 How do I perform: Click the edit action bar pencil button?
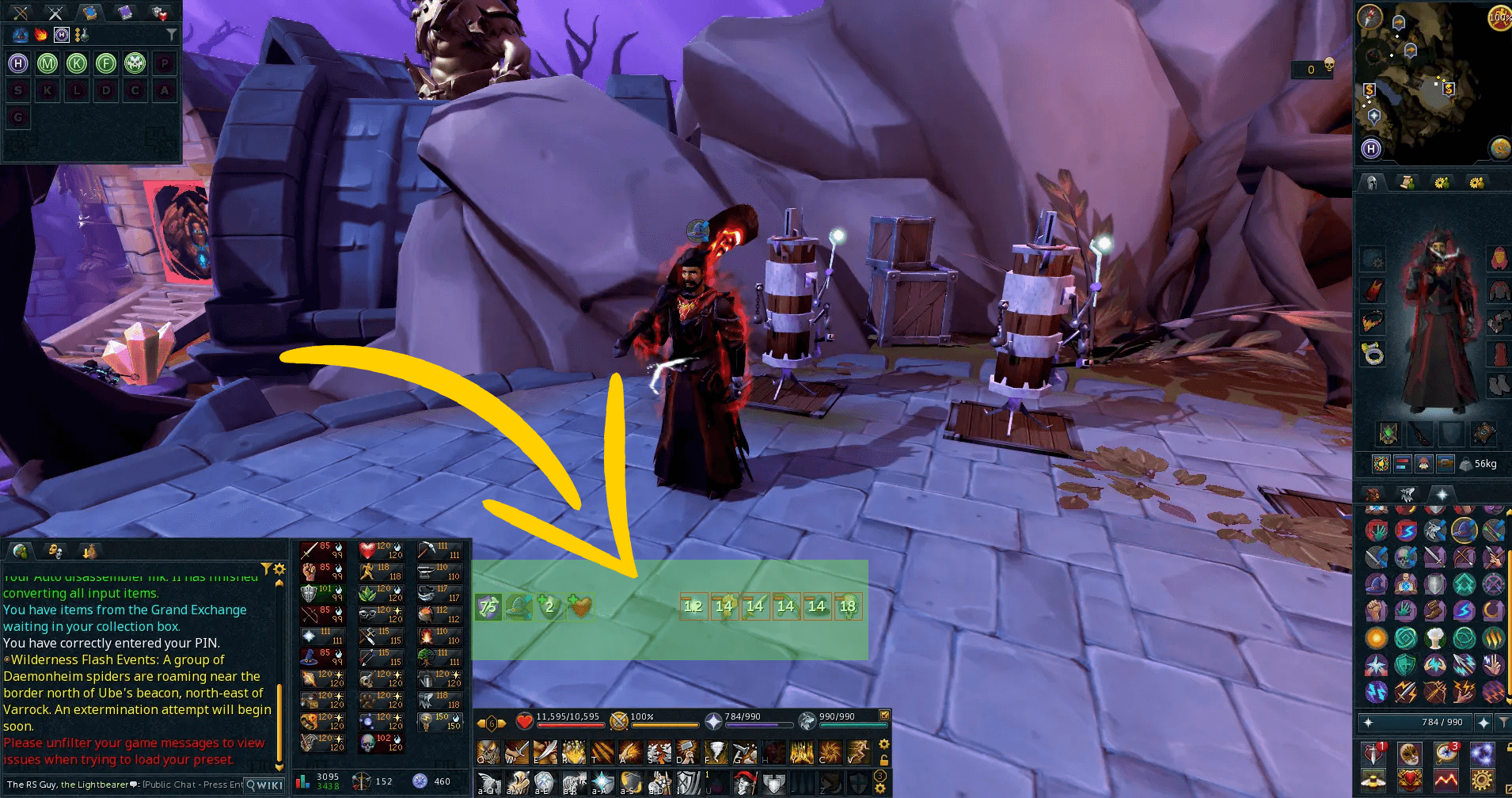point(884,714)
